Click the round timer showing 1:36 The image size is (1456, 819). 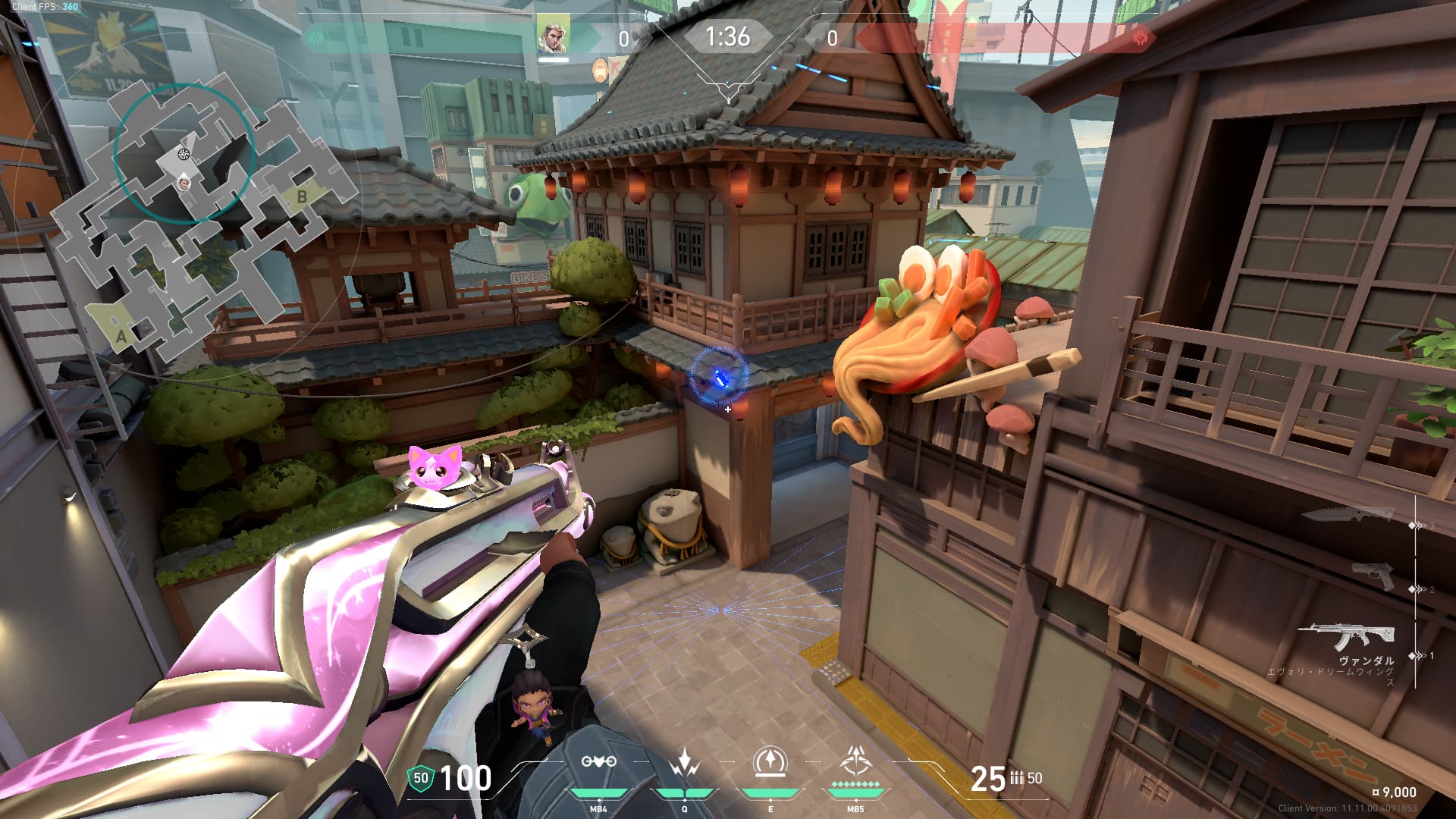tap(728, 33)
